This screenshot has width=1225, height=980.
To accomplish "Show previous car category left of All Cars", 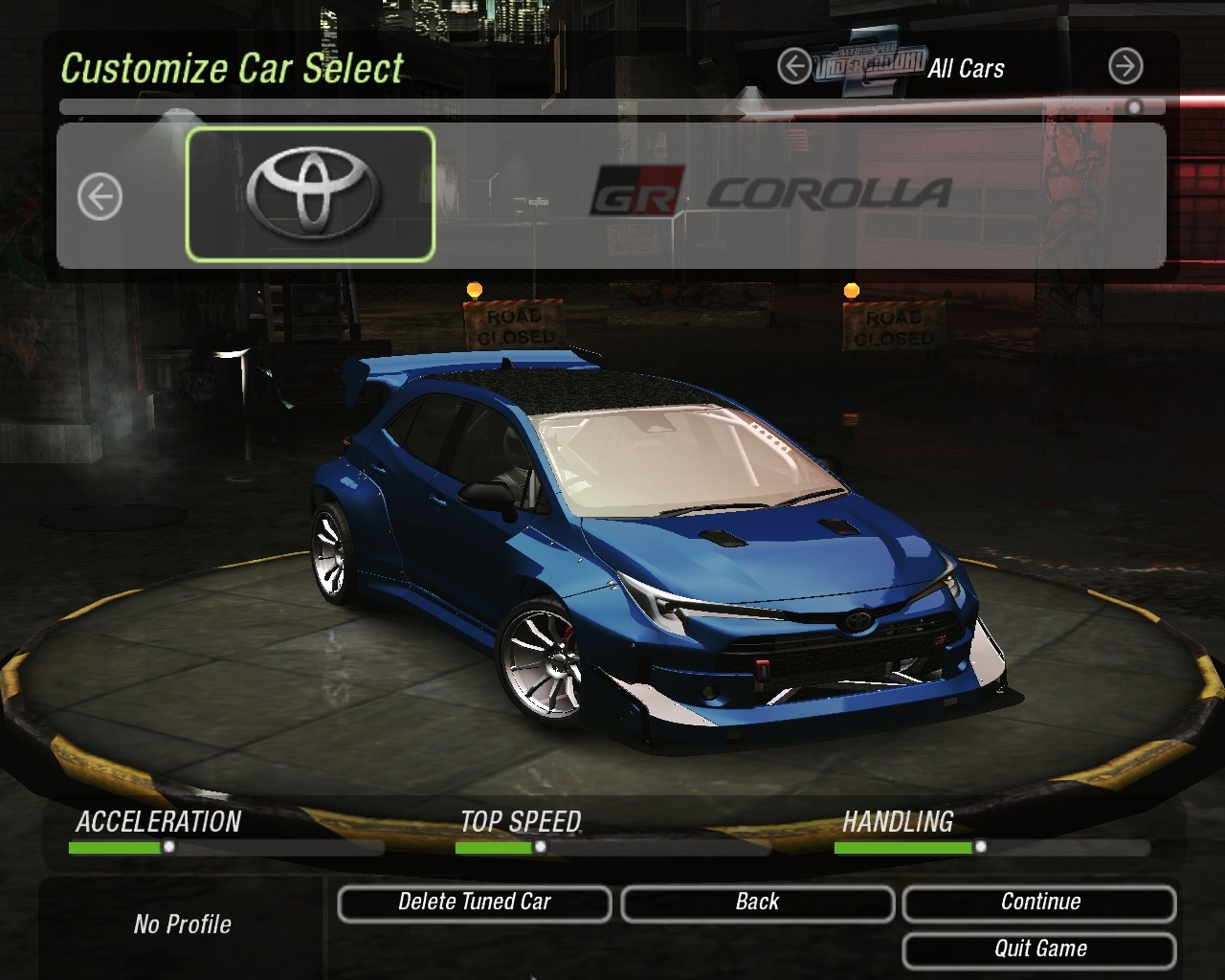I will click(793, 67).
